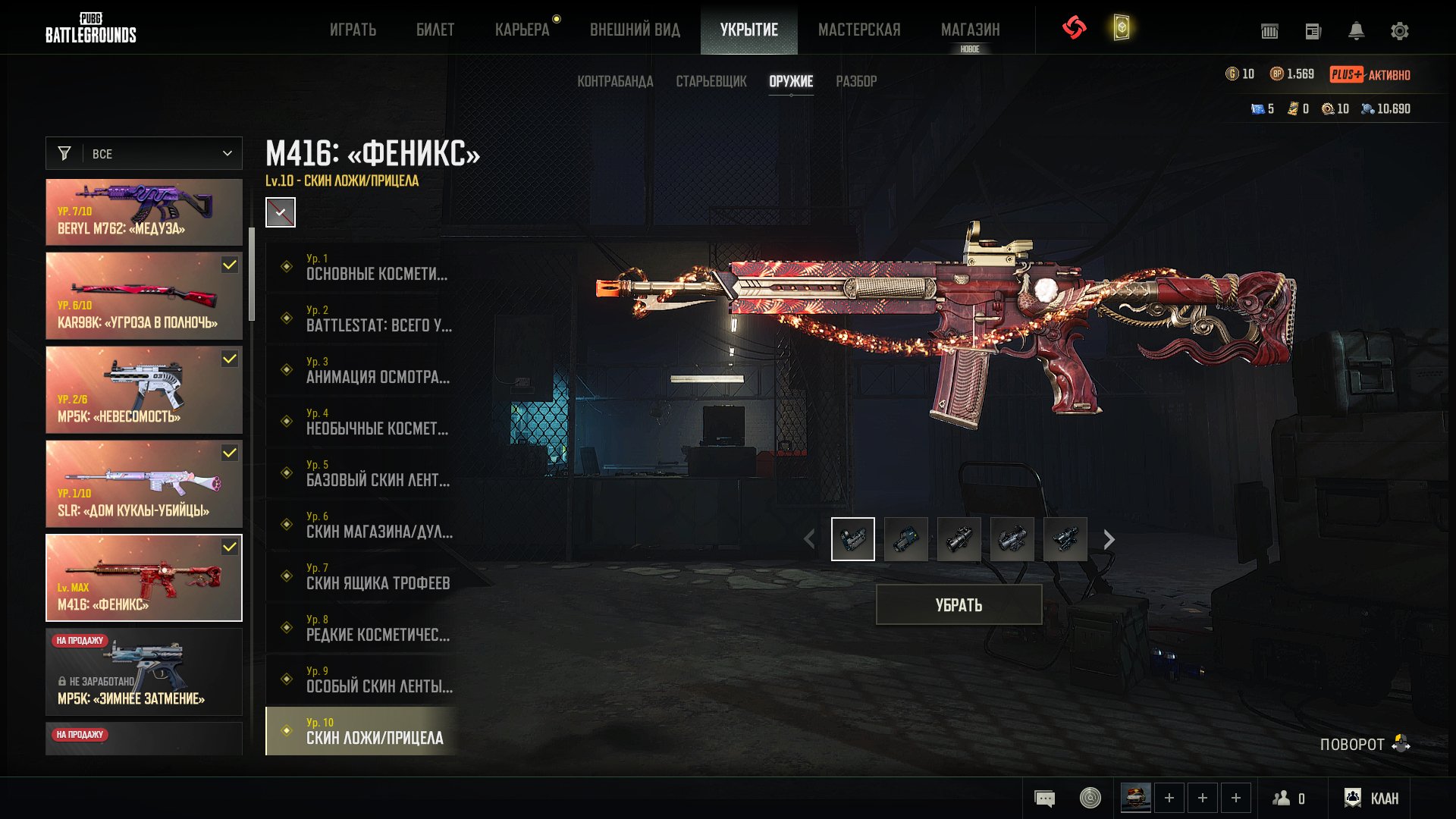Open the КАРЬЕРА section
This screenshot has width=1456, height=819.
522,30
